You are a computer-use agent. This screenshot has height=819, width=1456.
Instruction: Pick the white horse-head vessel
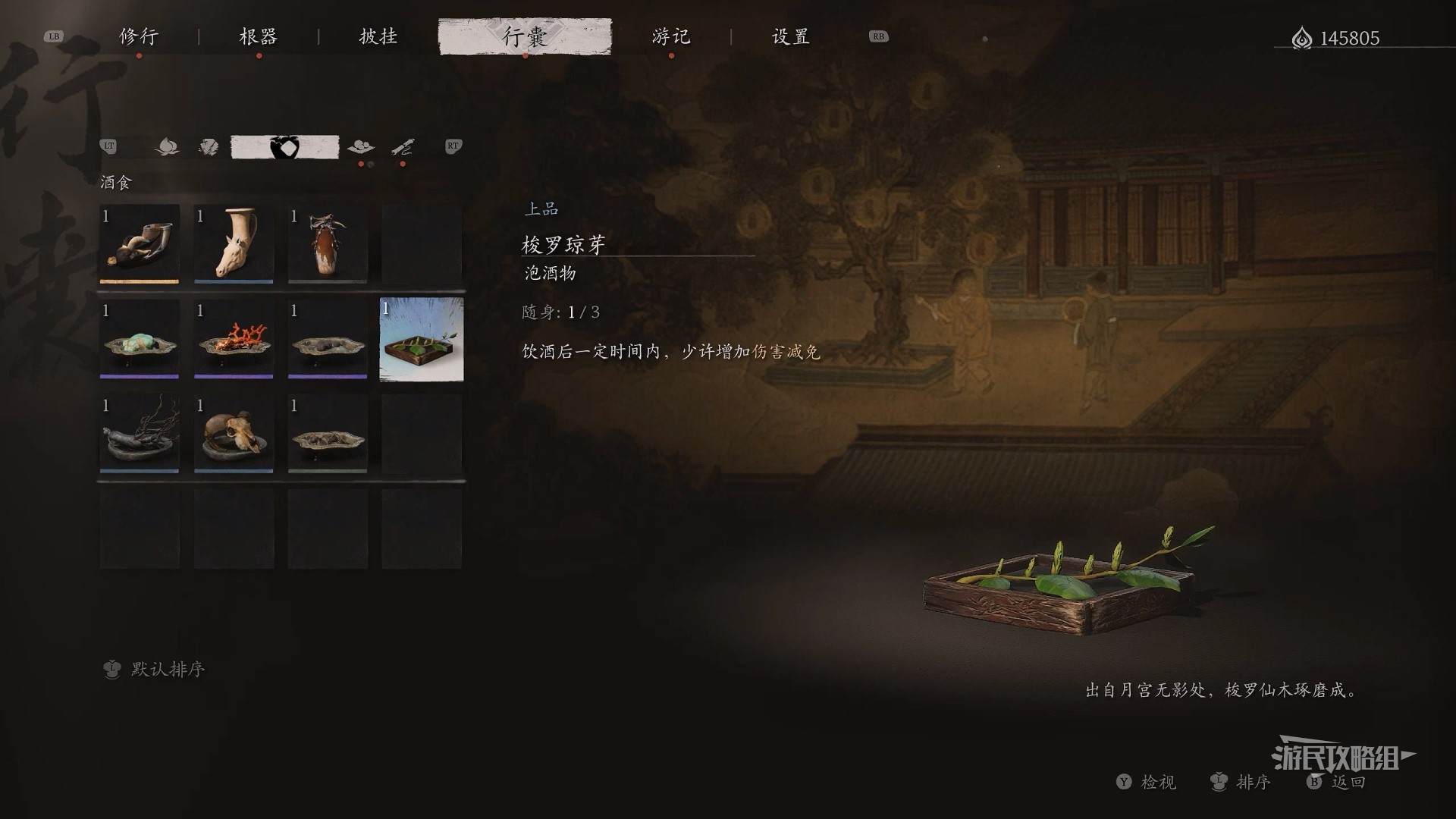pos(234,244)
